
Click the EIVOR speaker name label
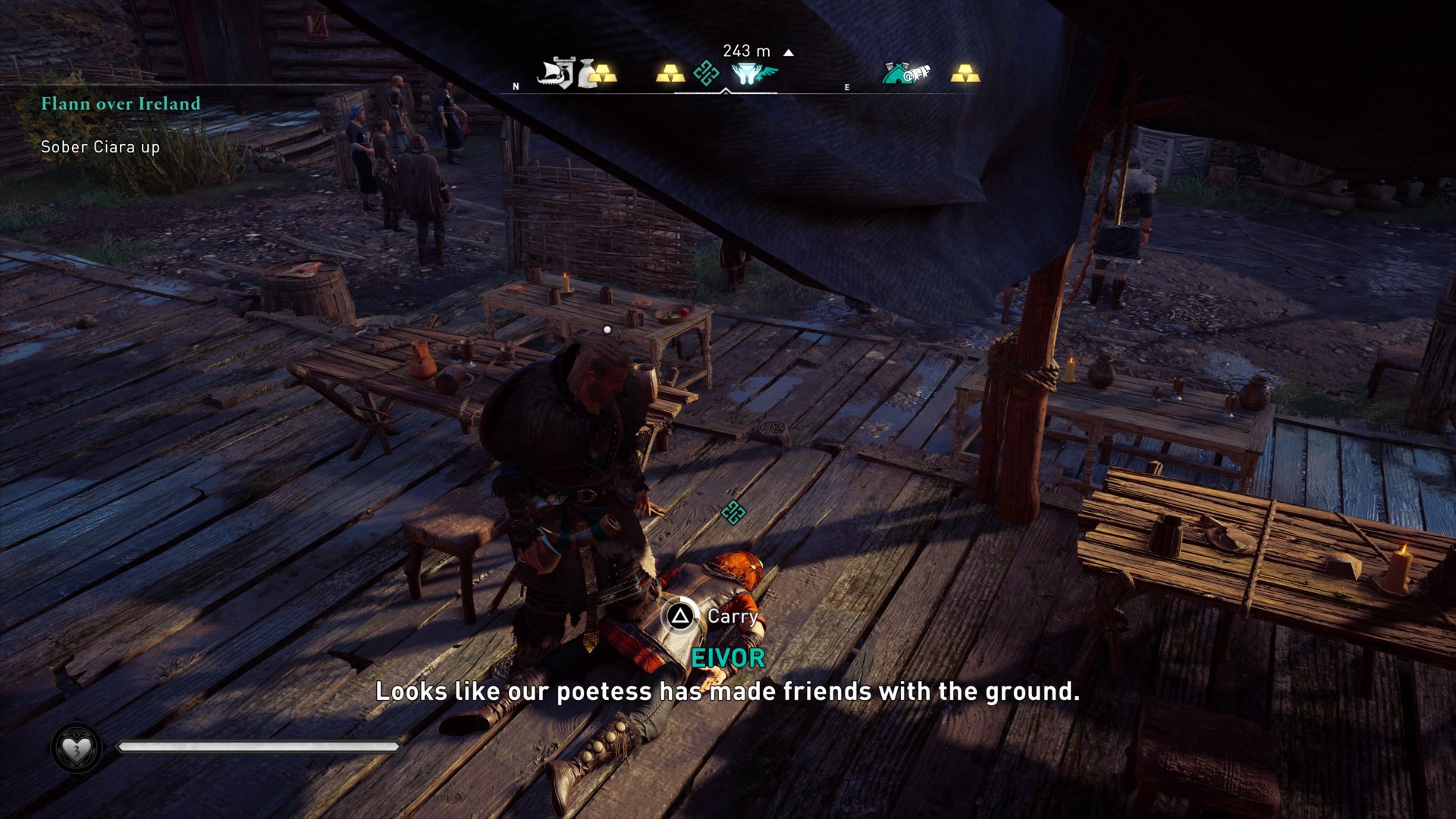(726, 658)
